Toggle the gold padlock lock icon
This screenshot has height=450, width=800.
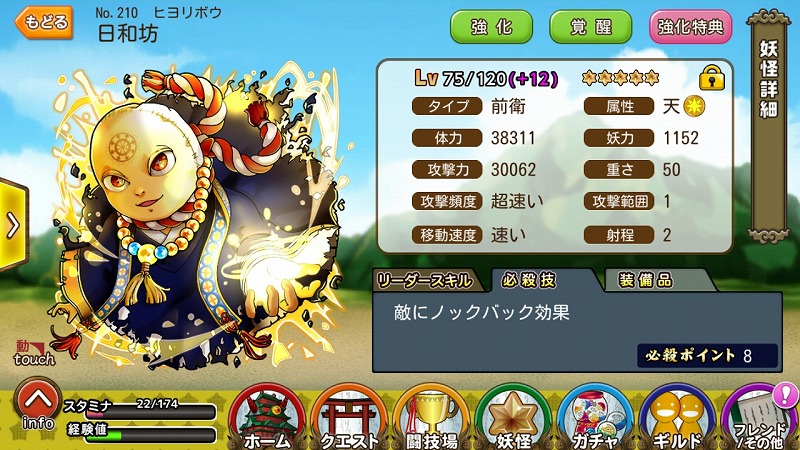point(712,77)
